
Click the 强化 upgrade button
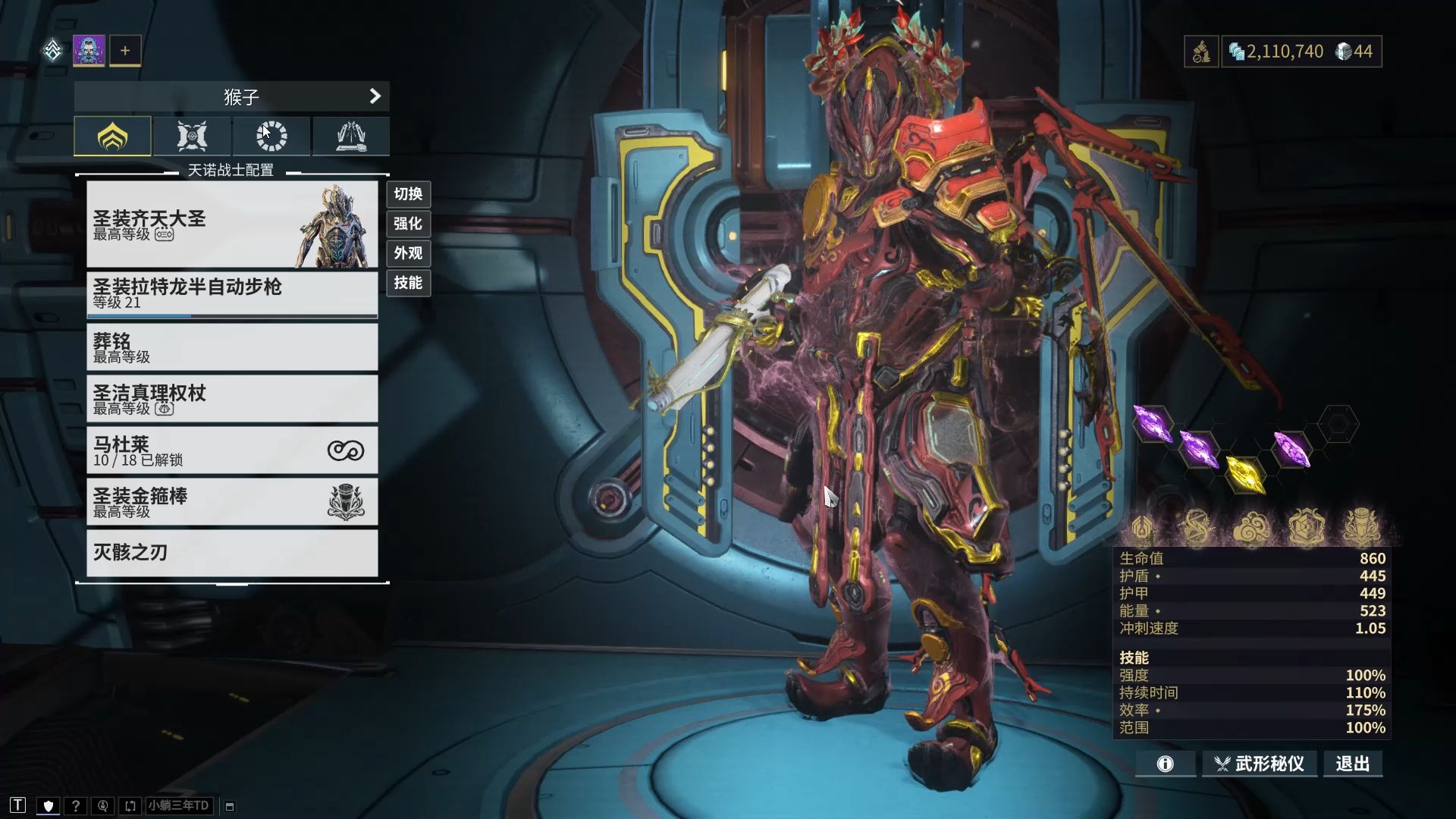[x=408, y=224]
